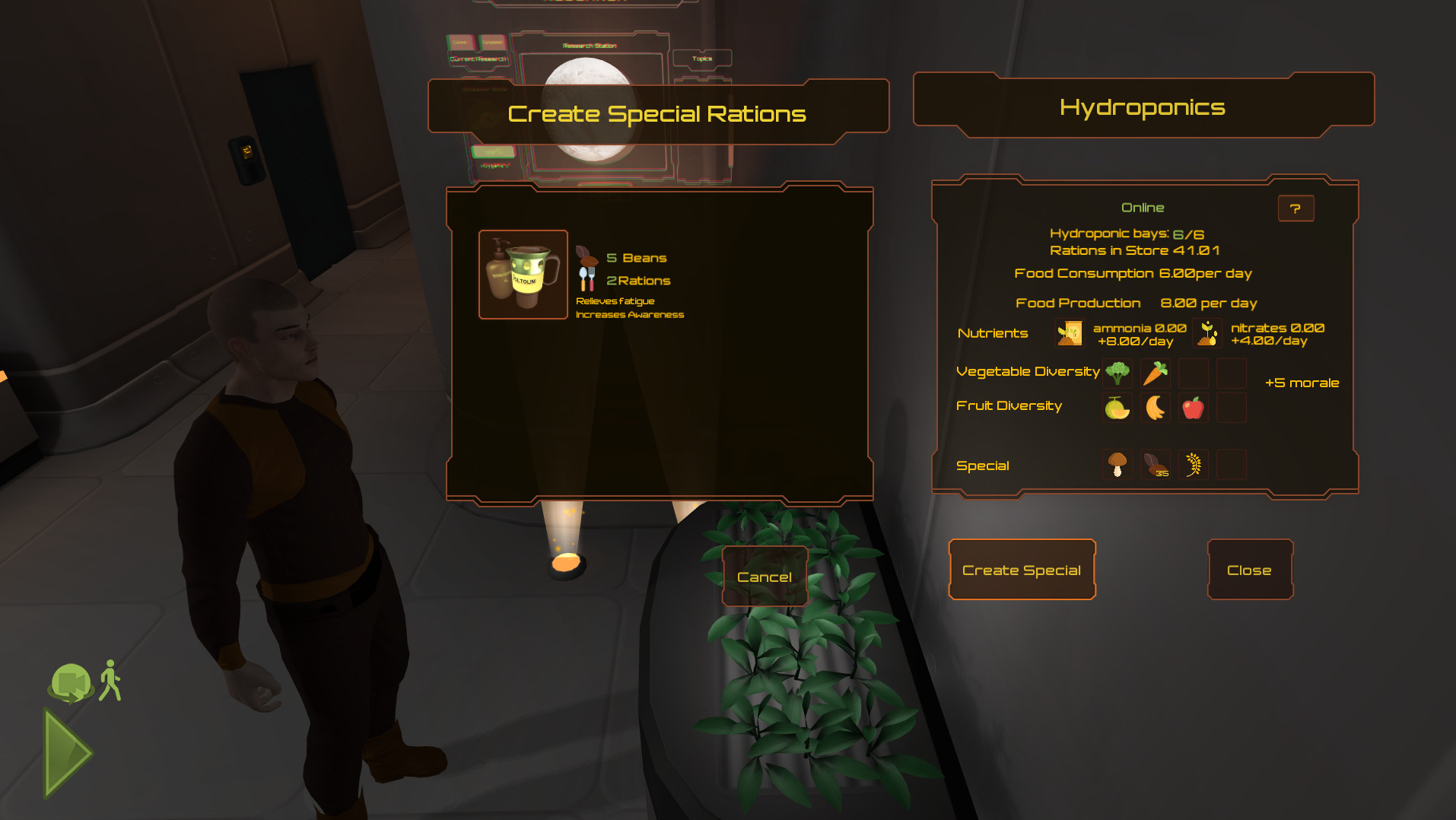Select the broccoli vegetable slot

click(1117, 373)
